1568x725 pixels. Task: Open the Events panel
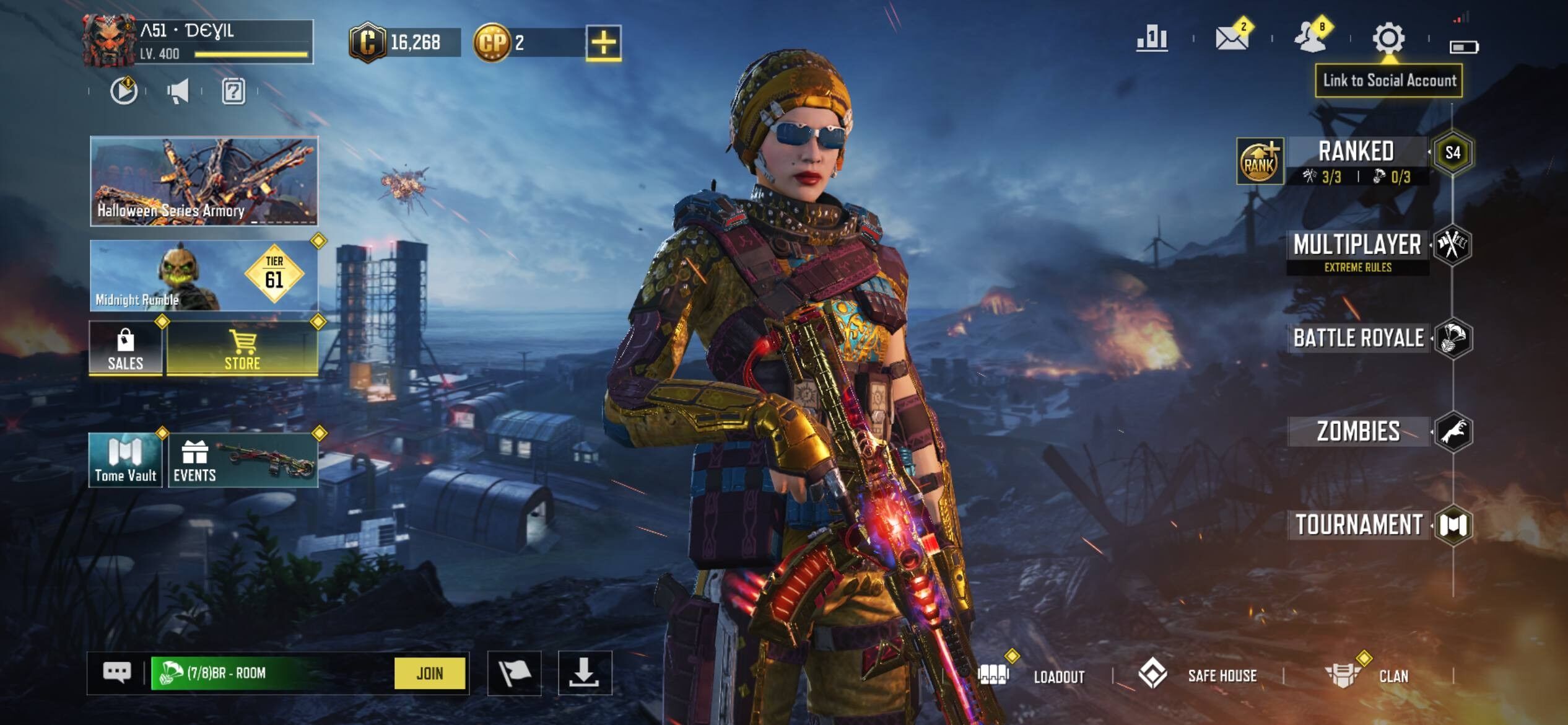click(x=243, y=460)
